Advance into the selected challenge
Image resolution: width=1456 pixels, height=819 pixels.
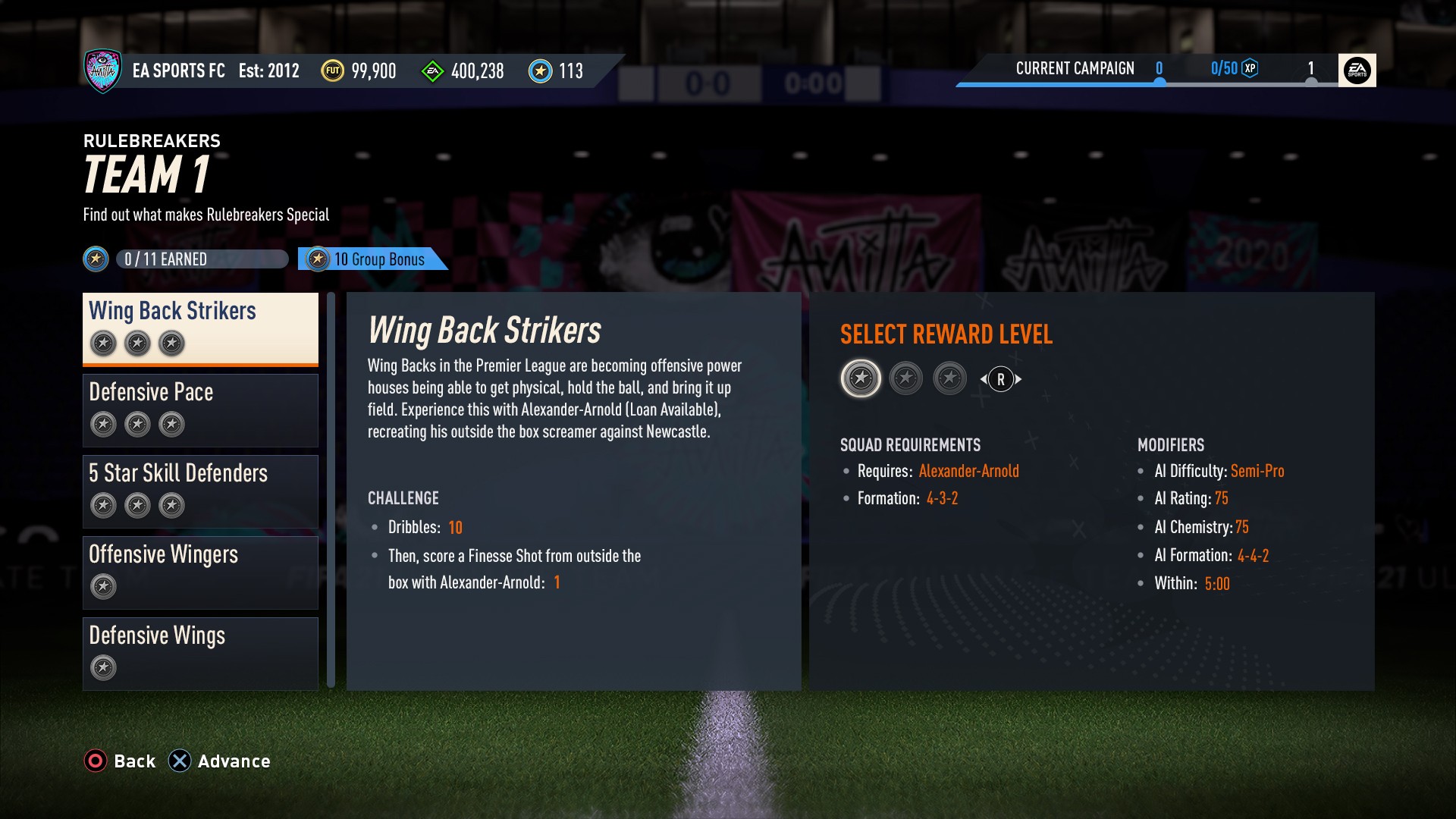[219, 761]
